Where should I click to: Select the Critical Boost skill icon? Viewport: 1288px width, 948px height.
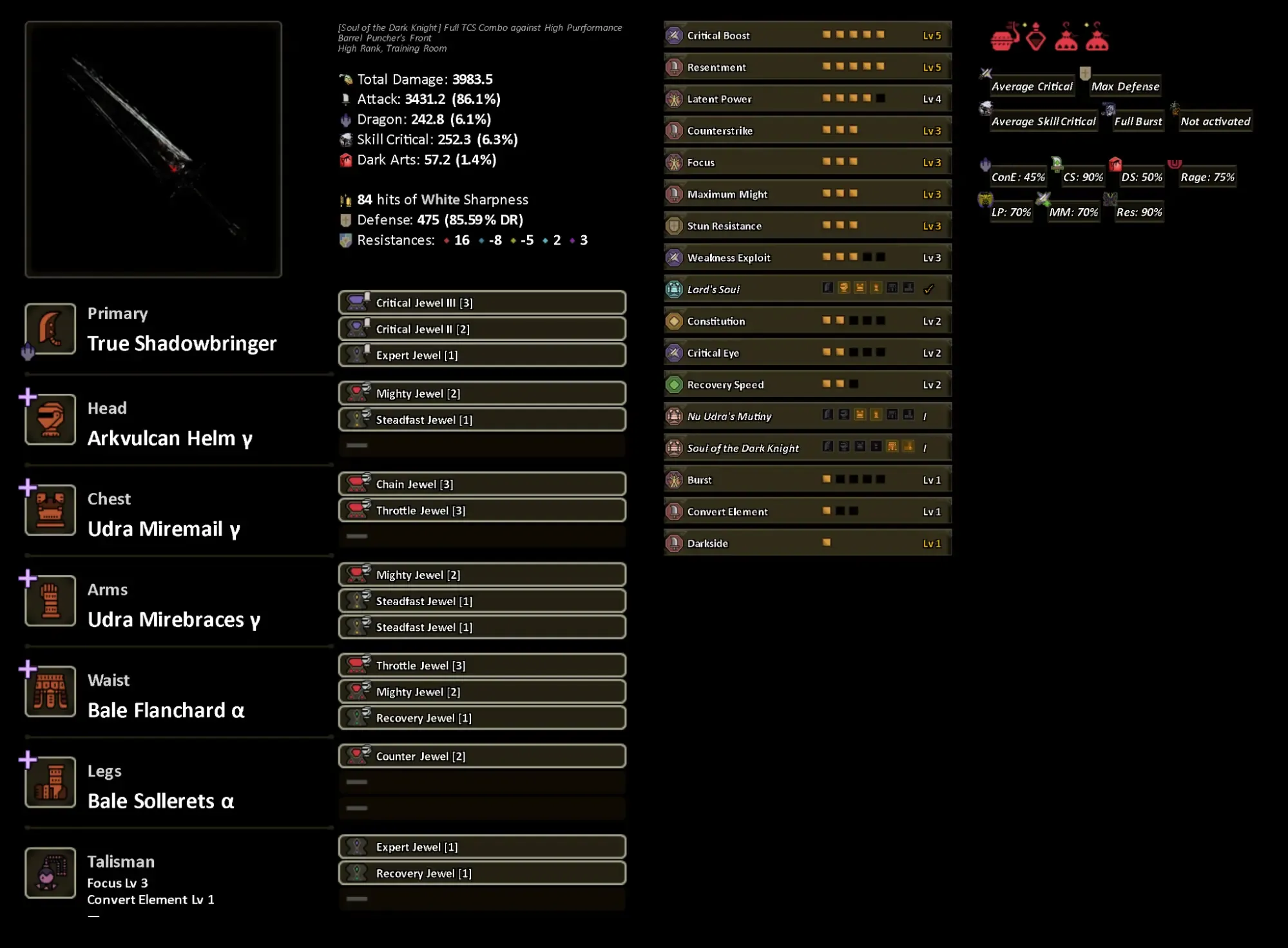(x=674, y=35)
